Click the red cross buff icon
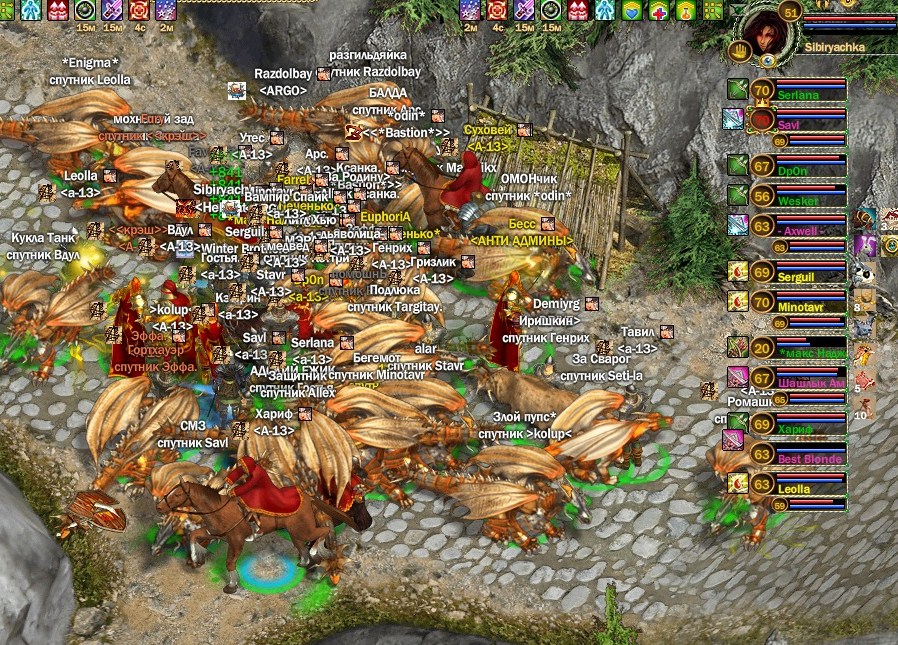The height and width of the screenshot is (645, 898). [658, 10]
